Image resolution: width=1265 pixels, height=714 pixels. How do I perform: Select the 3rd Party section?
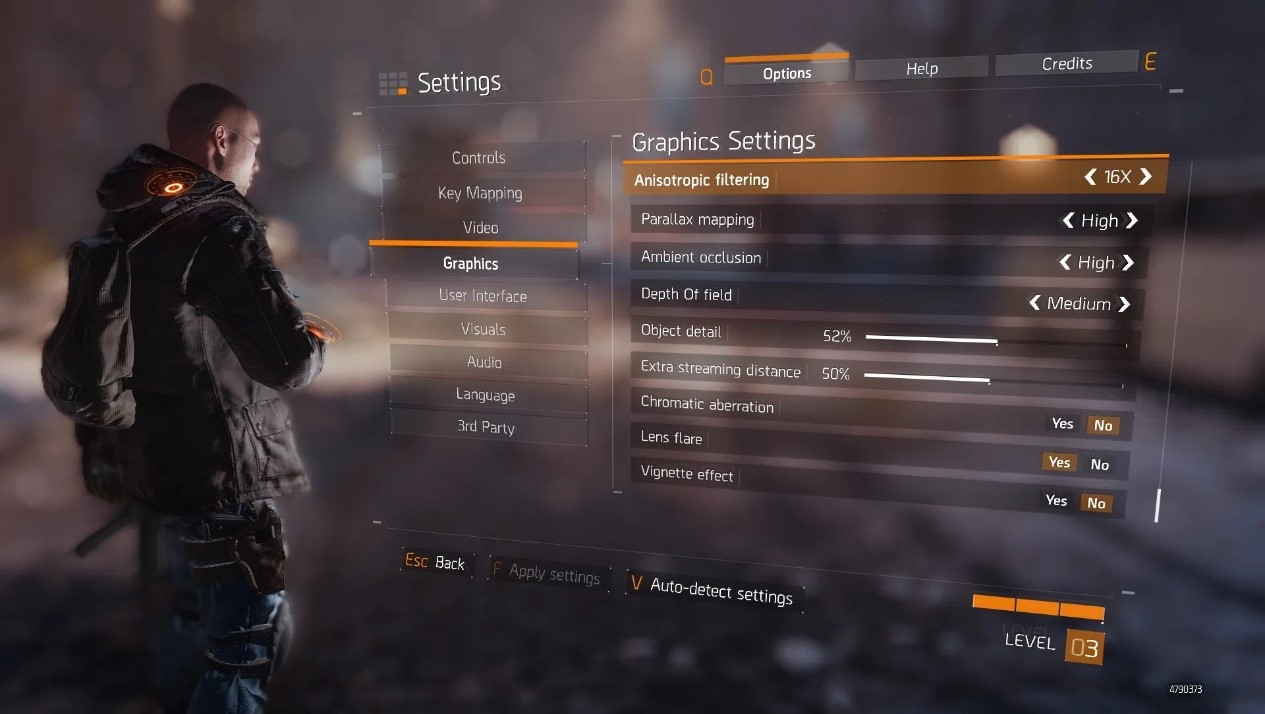(x=486, y=427)
